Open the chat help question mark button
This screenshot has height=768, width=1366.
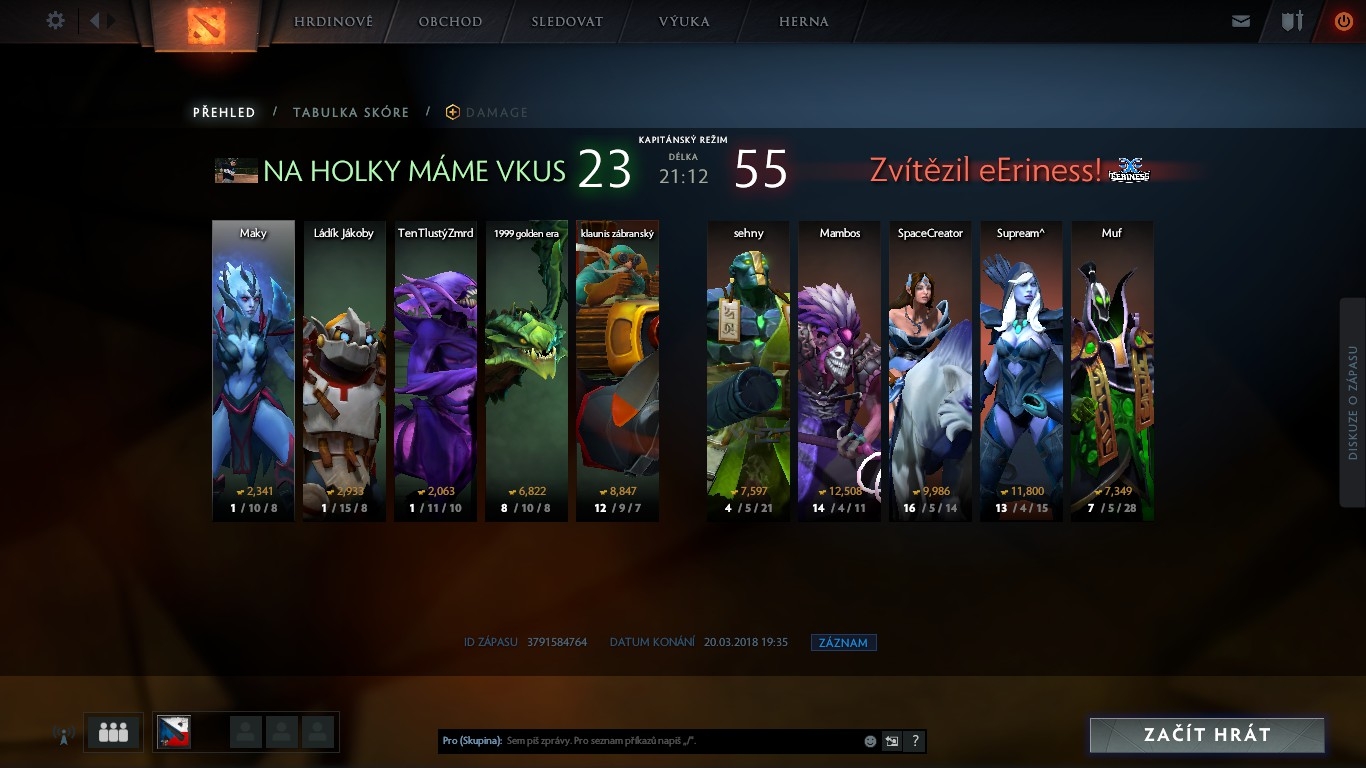[x=915, y=741]
